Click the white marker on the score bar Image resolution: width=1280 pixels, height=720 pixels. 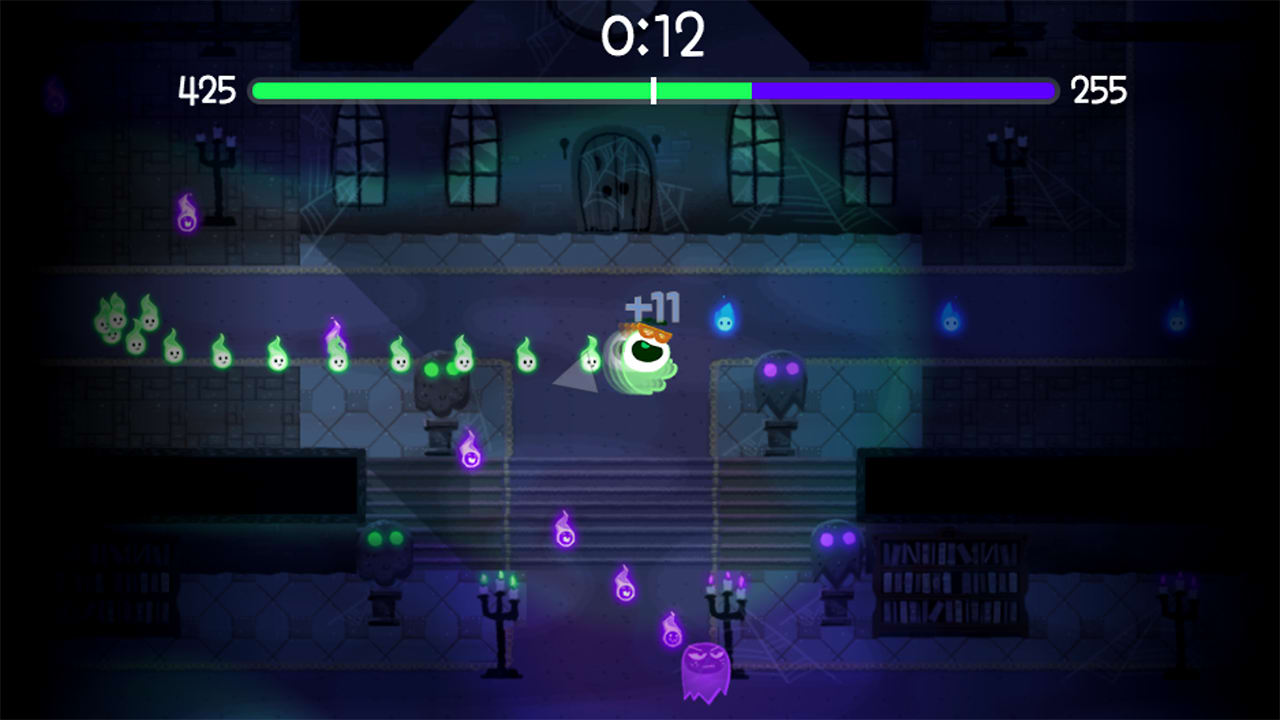pos(655,90)
